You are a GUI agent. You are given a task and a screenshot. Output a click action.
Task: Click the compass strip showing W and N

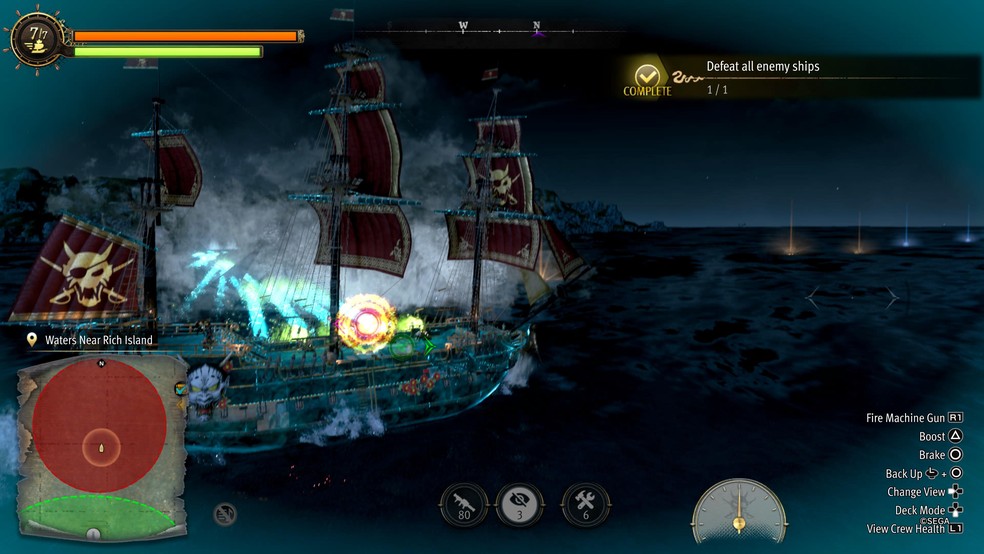pos(500,28)
